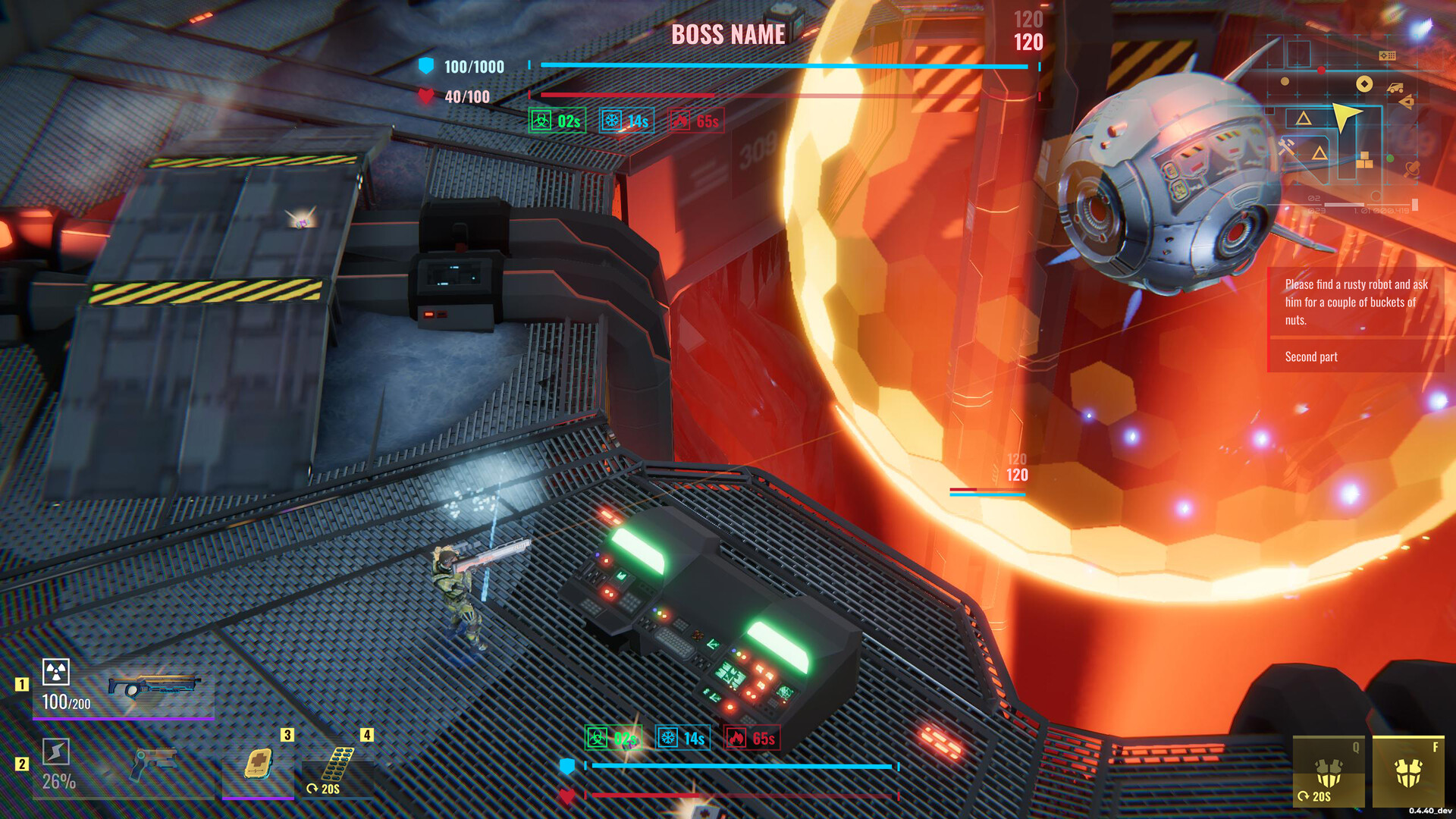Open the rusty robot quest objective

pos(1355,302)
